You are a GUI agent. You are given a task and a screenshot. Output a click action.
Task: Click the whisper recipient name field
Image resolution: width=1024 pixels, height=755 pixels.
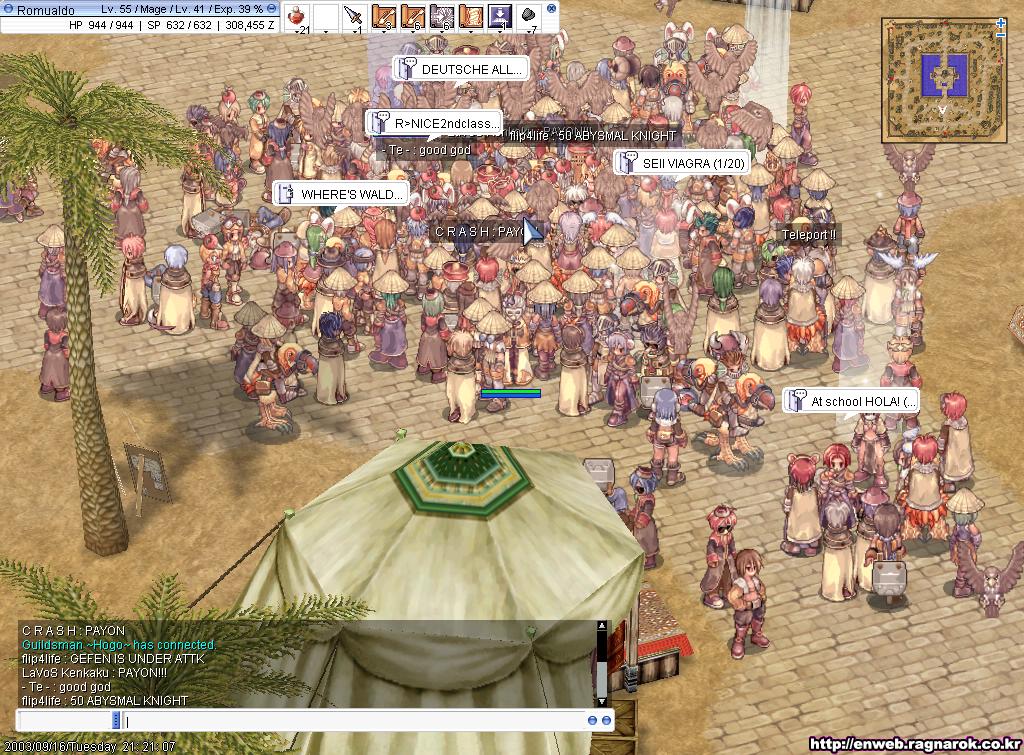click(67, 720)
